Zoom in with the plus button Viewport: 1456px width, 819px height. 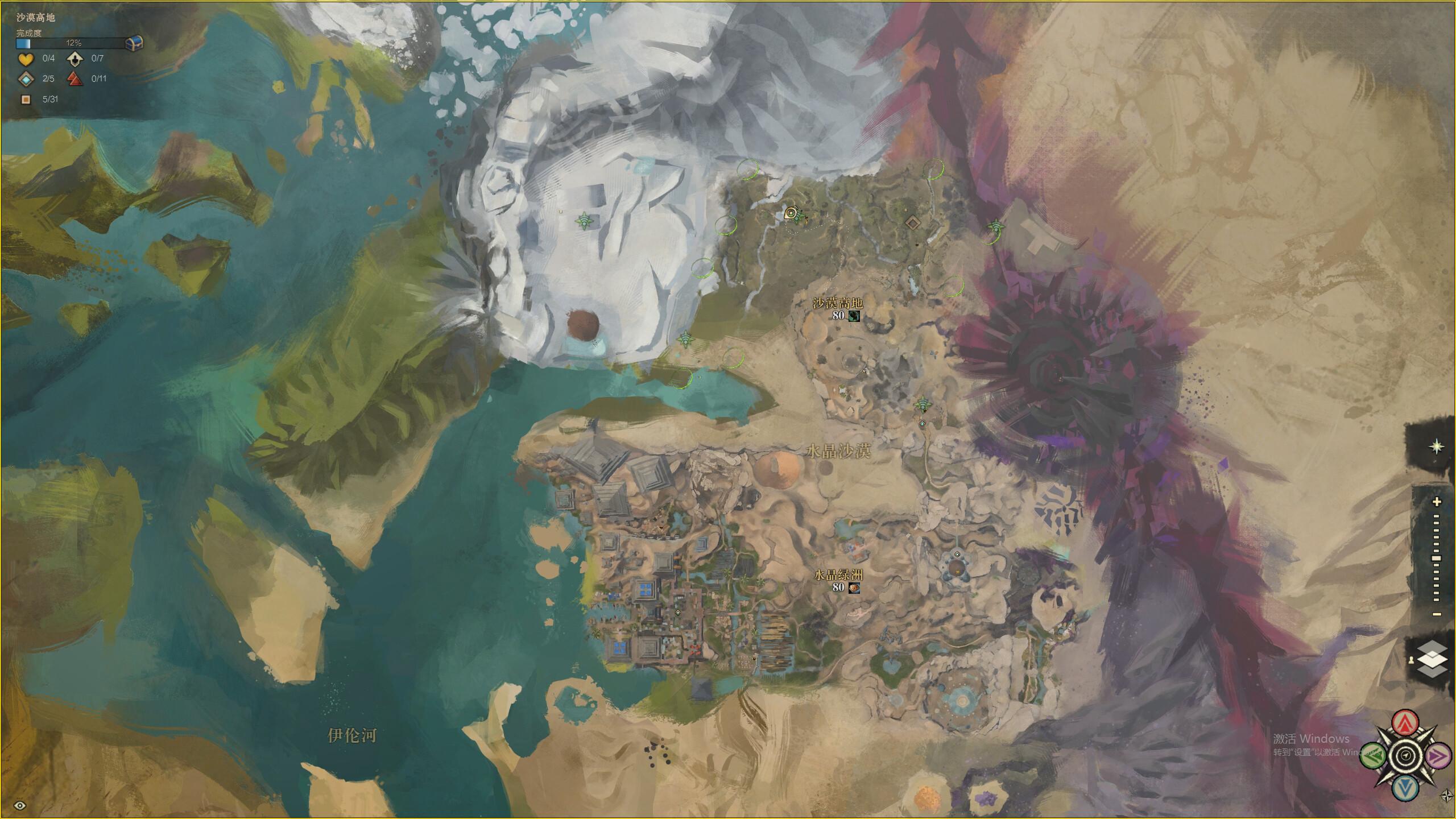pos(1437,502)
